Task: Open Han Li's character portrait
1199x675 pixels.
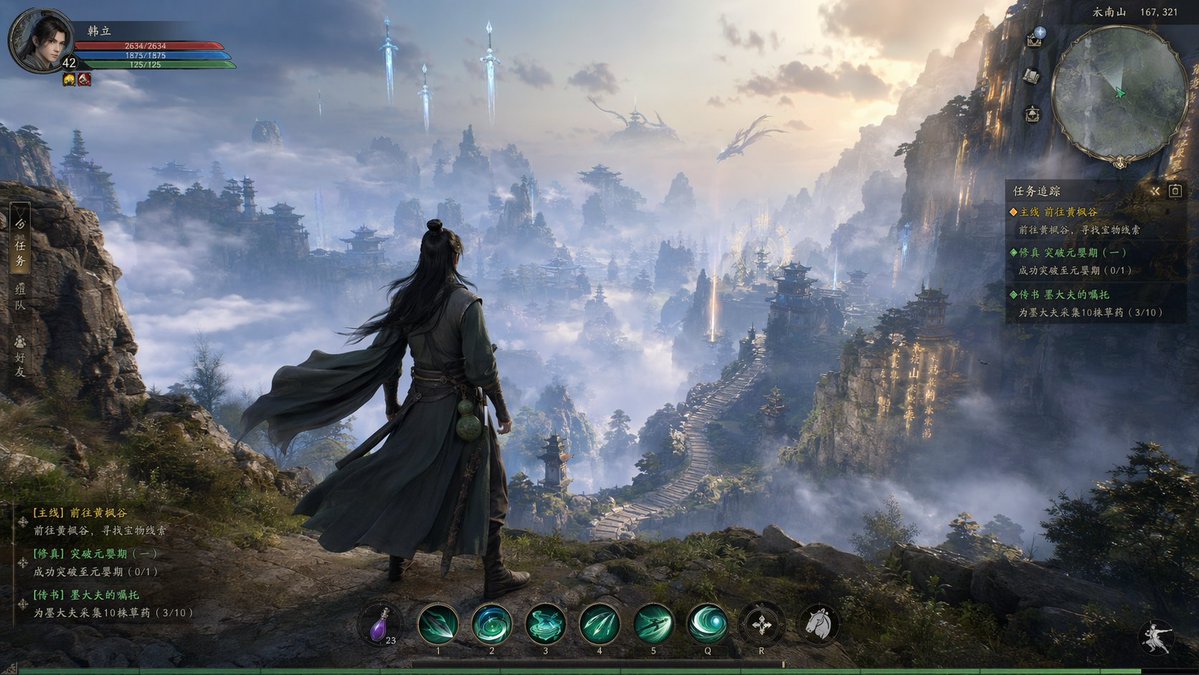Action: point(40,40)
